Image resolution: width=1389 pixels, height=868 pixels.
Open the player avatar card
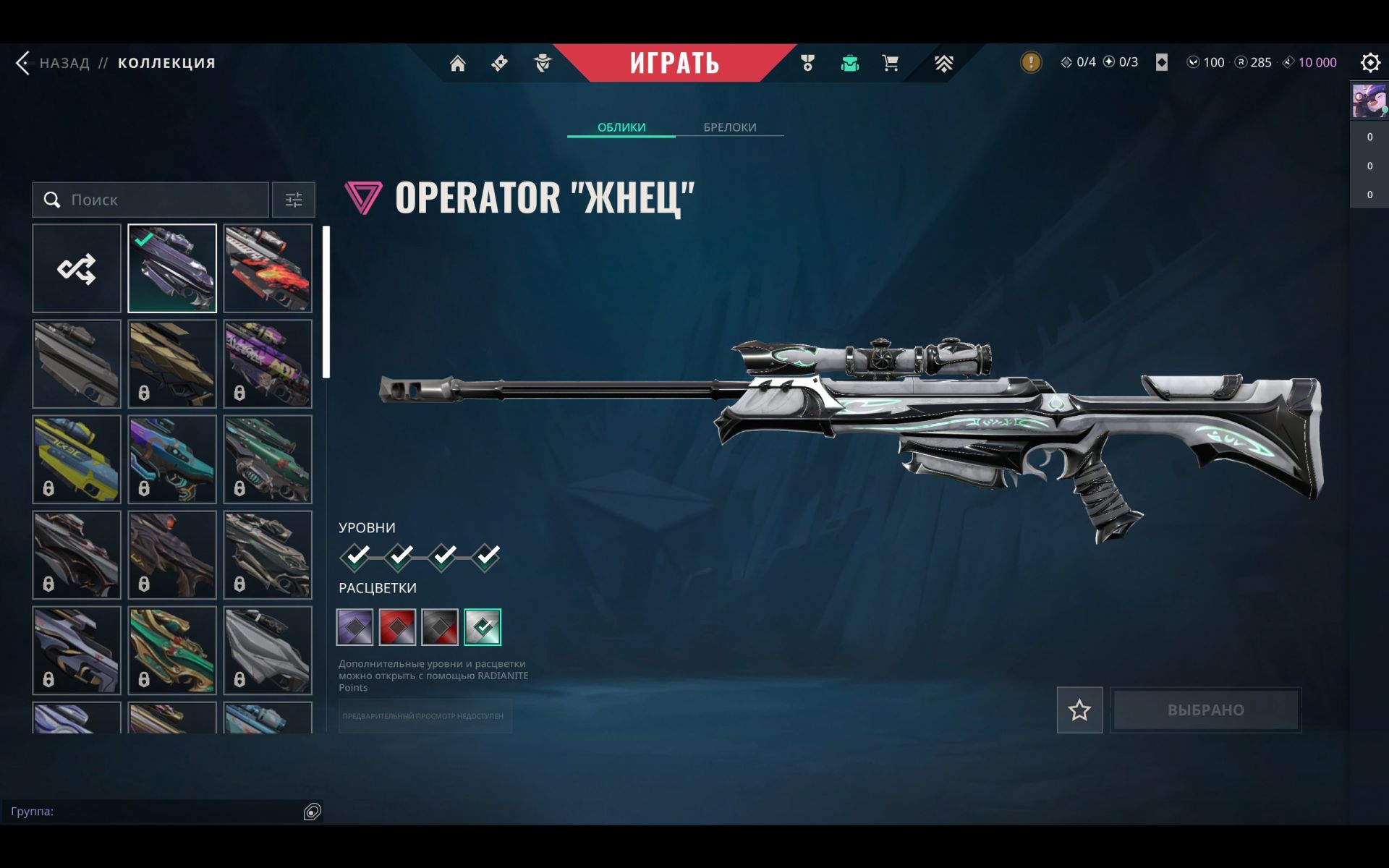click(1369, 101)
